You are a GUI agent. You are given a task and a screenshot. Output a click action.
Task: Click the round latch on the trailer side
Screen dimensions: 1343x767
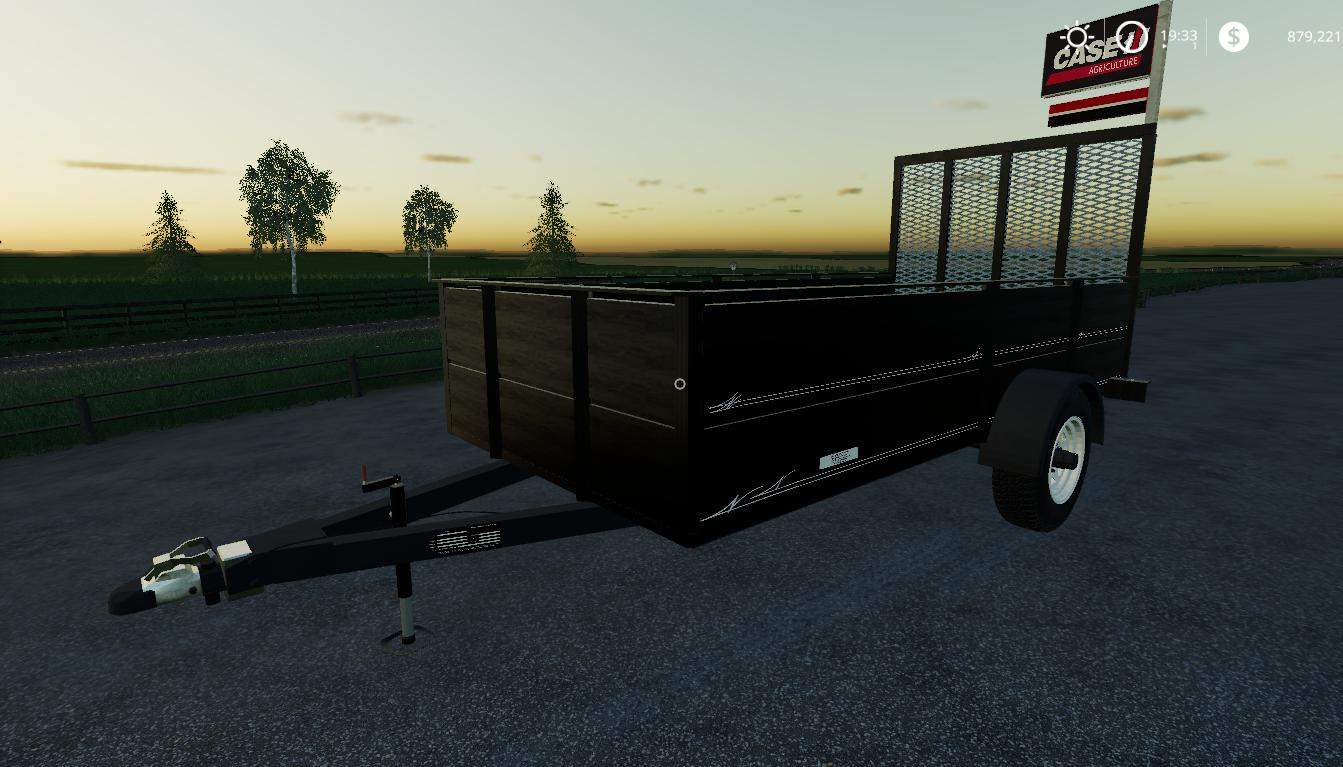coord(679,384)
